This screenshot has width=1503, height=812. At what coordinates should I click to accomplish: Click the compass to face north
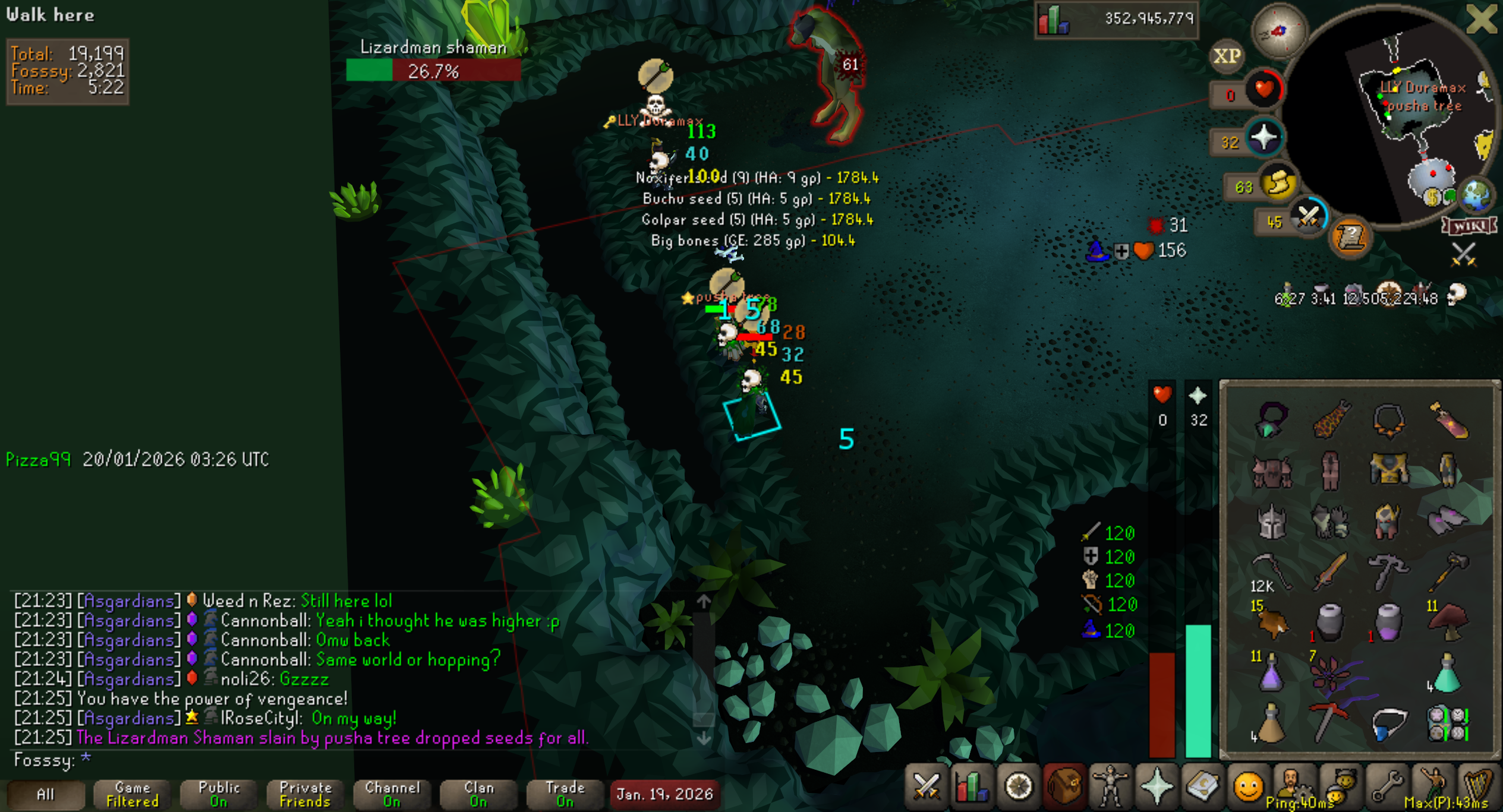point(1279,31)
